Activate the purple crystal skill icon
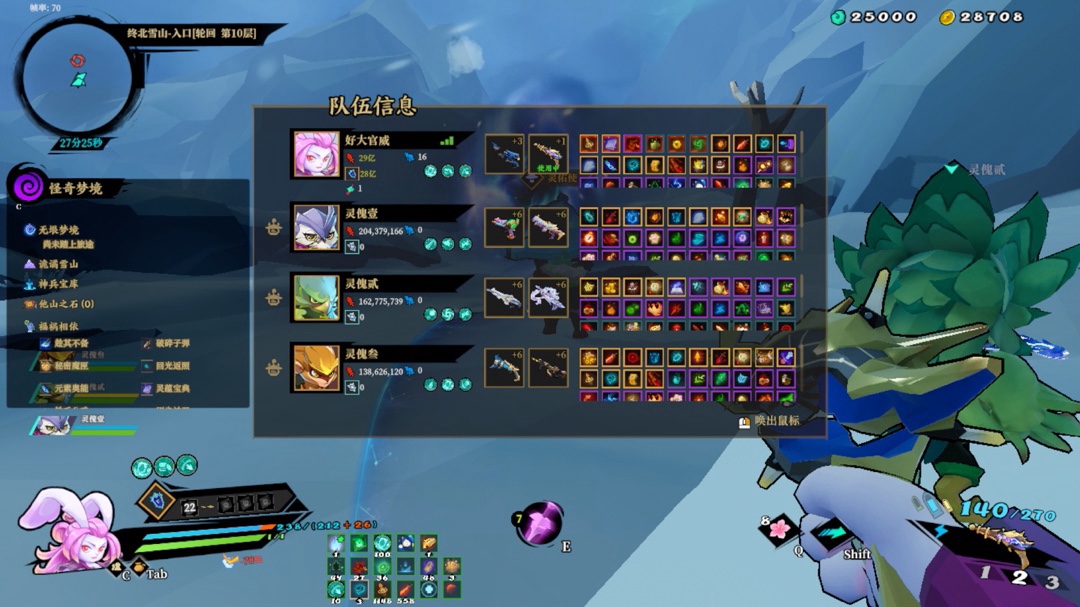Viewport: 1080px width, 607px height. coord(541,523)
